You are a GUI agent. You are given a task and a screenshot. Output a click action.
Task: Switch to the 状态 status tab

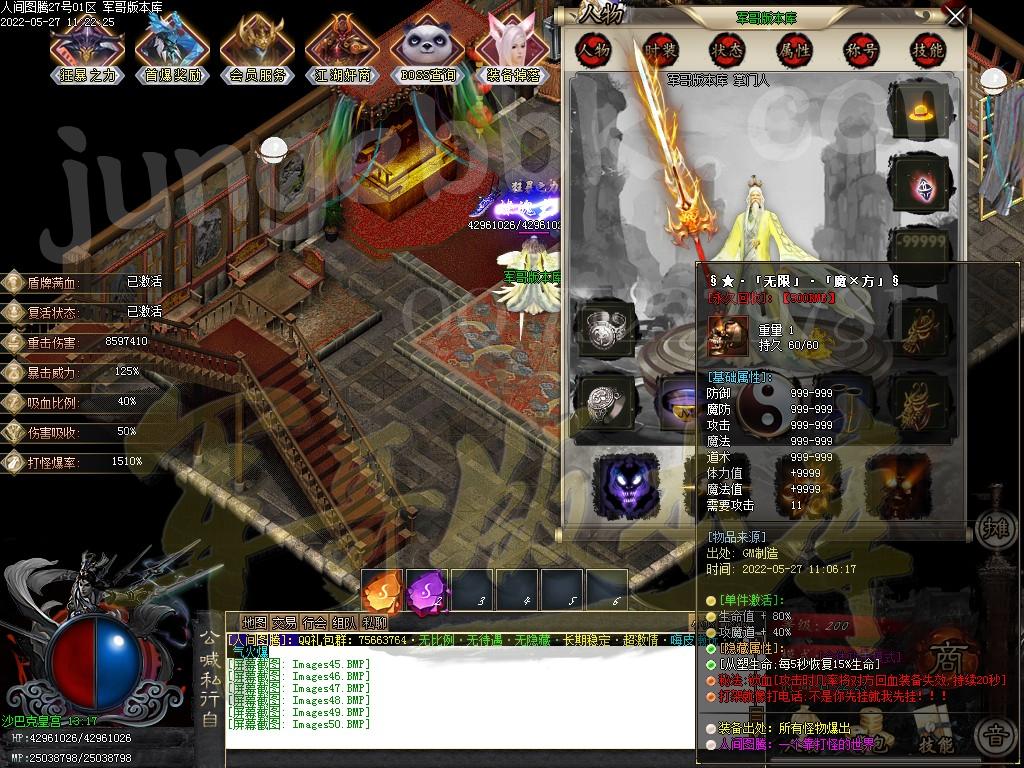pos(726,49)
